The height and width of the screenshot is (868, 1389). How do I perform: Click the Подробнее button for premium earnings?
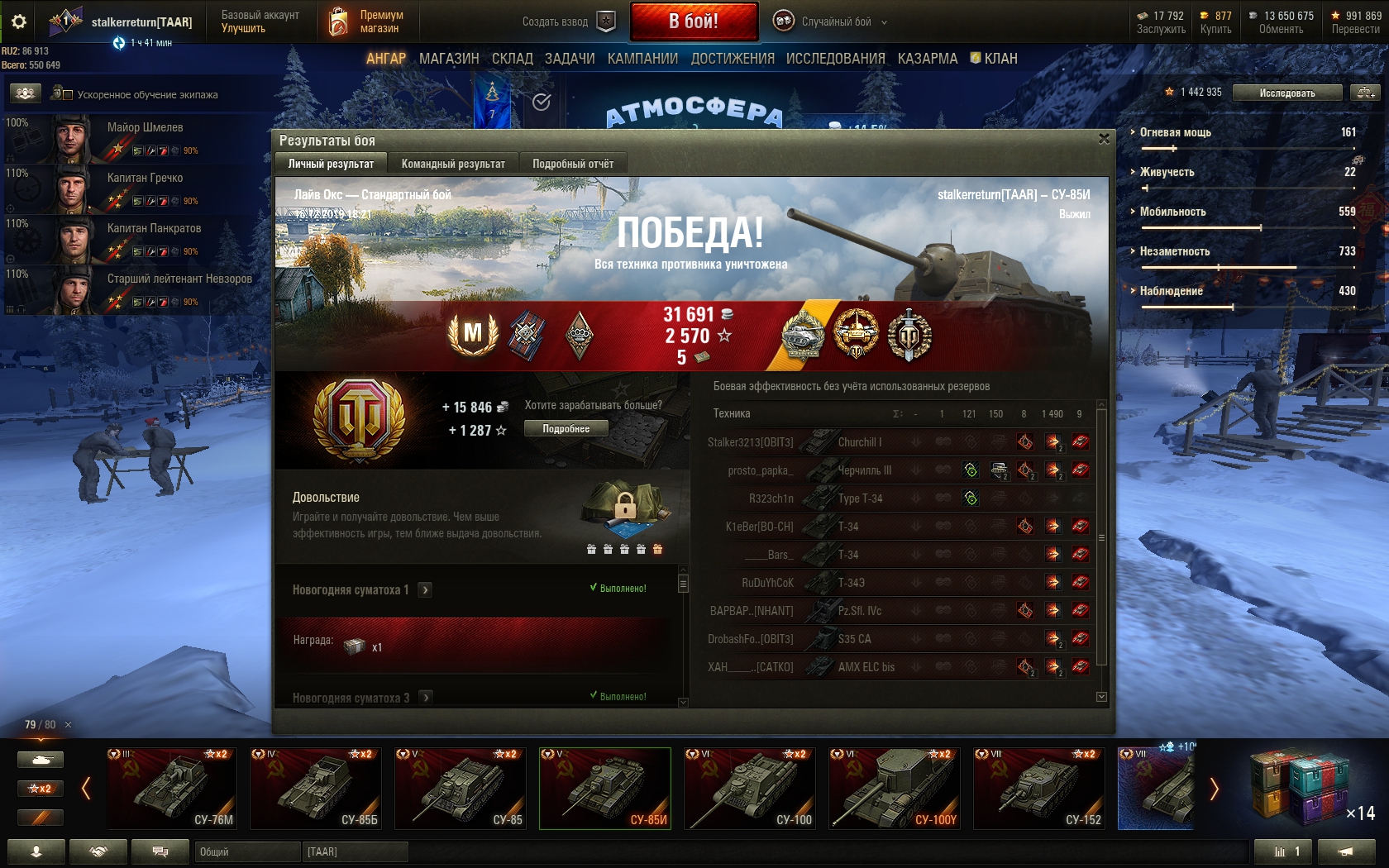point(566,428)
